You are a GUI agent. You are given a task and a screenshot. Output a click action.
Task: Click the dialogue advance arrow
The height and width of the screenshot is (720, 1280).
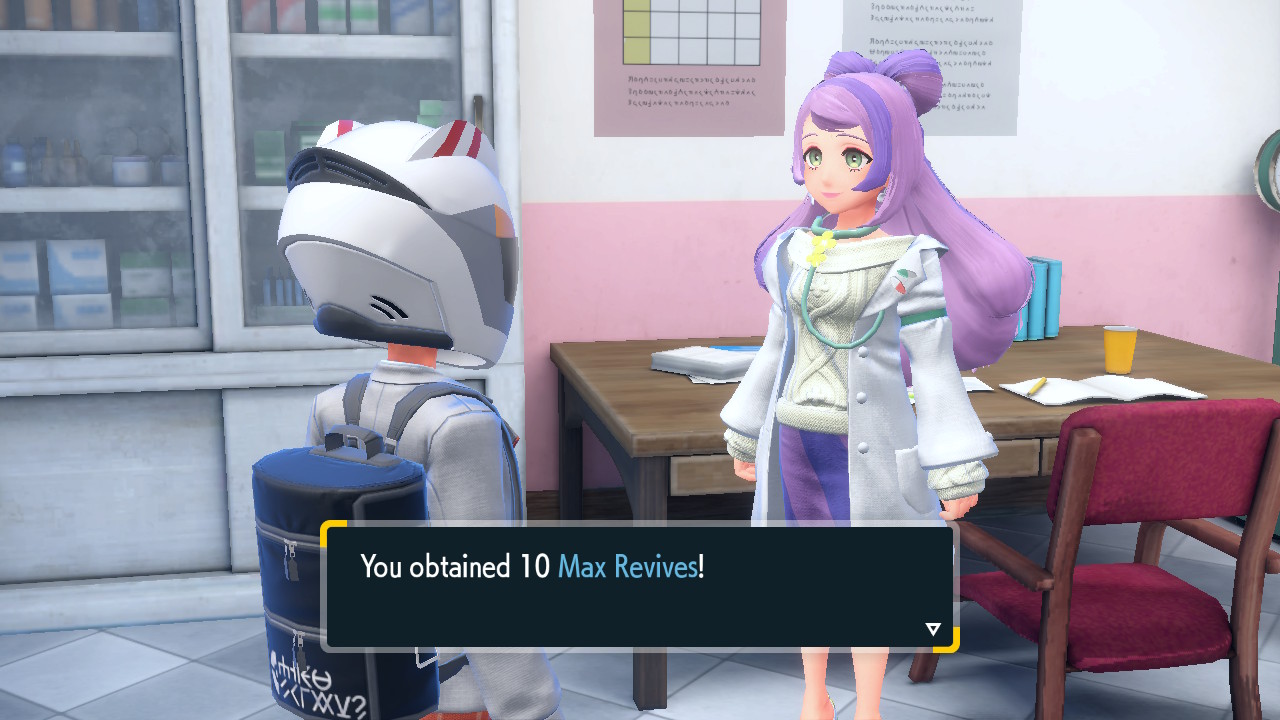click(932, 629)
